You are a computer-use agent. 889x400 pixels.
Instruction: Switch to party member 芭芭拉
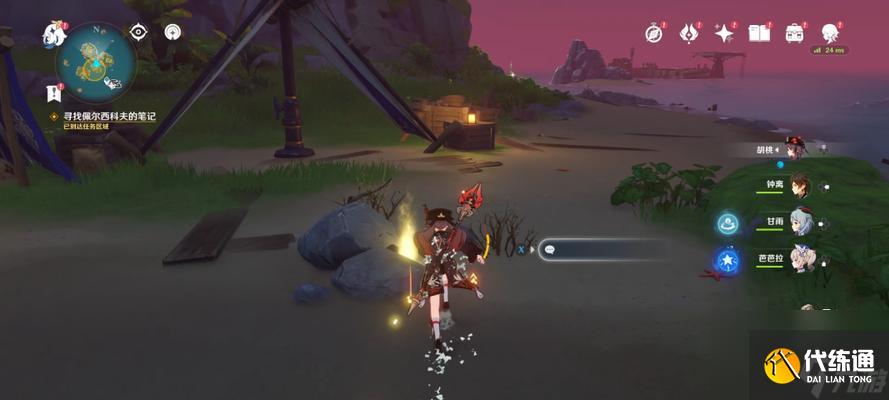[x=798, y=260]
